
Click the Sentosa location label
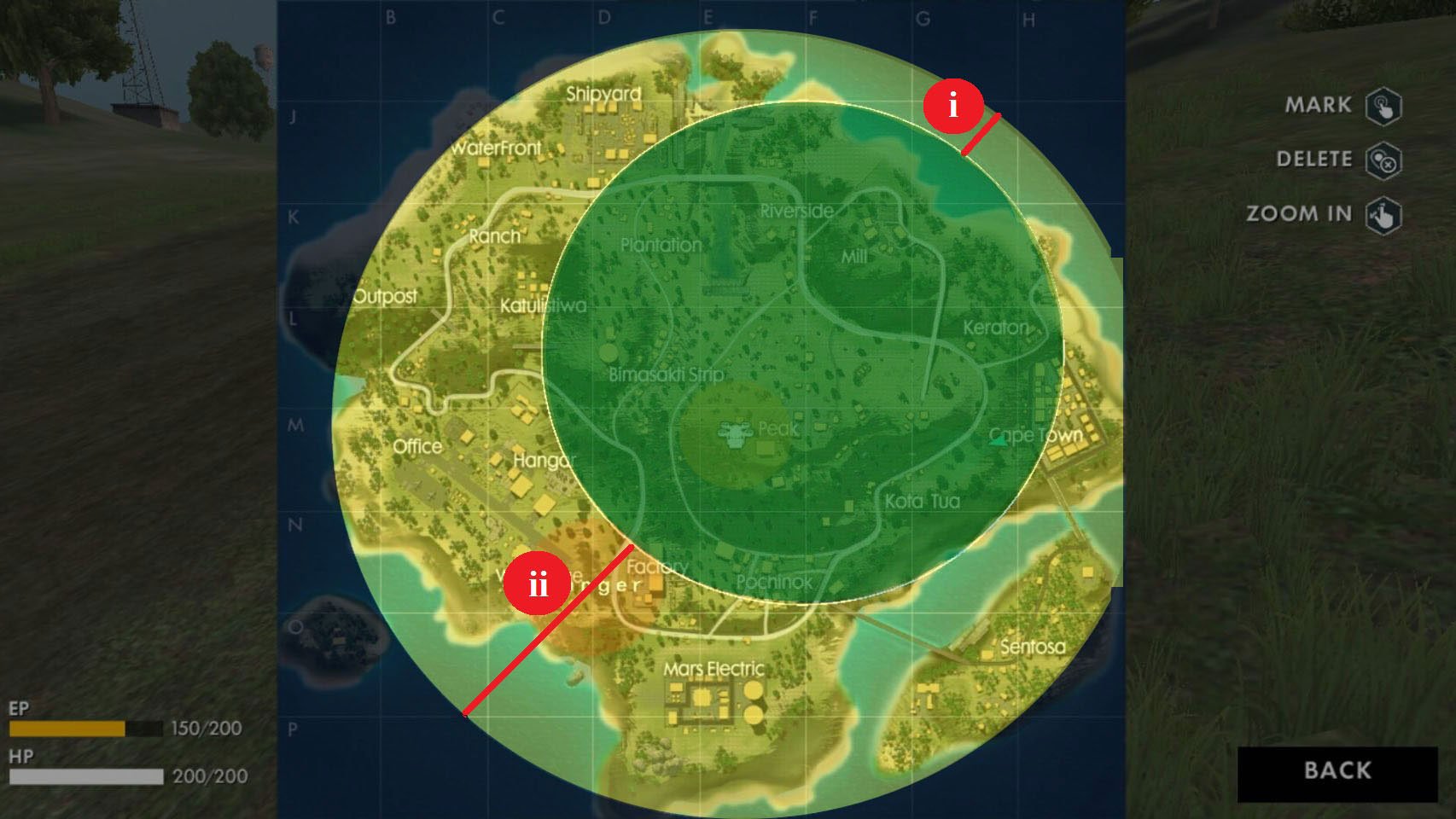1034,648
